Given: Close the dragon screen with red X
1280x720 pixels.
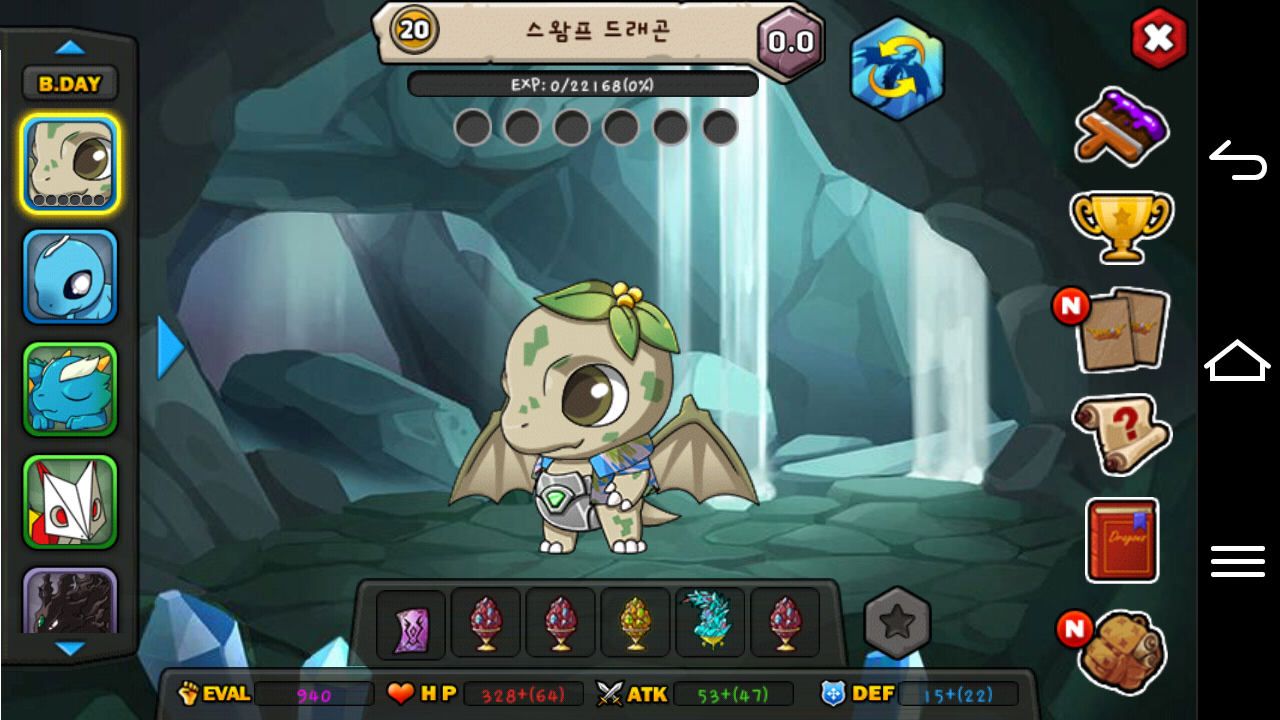Looking at the screenshot, I should tap(1158, 39).
